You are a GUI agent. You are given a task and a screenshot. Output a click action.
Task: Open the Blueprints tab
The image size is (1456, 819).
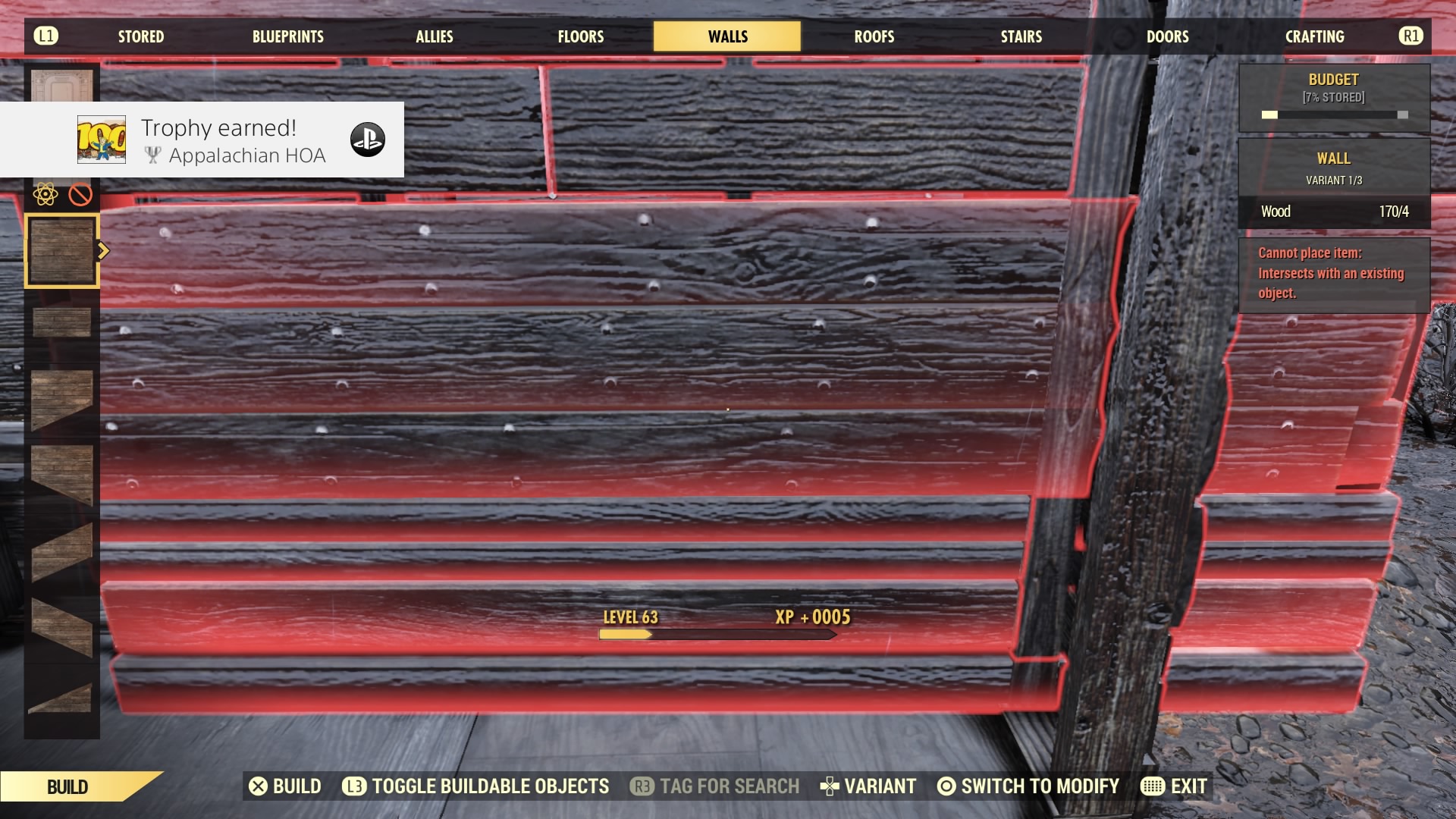pos(287,36)
